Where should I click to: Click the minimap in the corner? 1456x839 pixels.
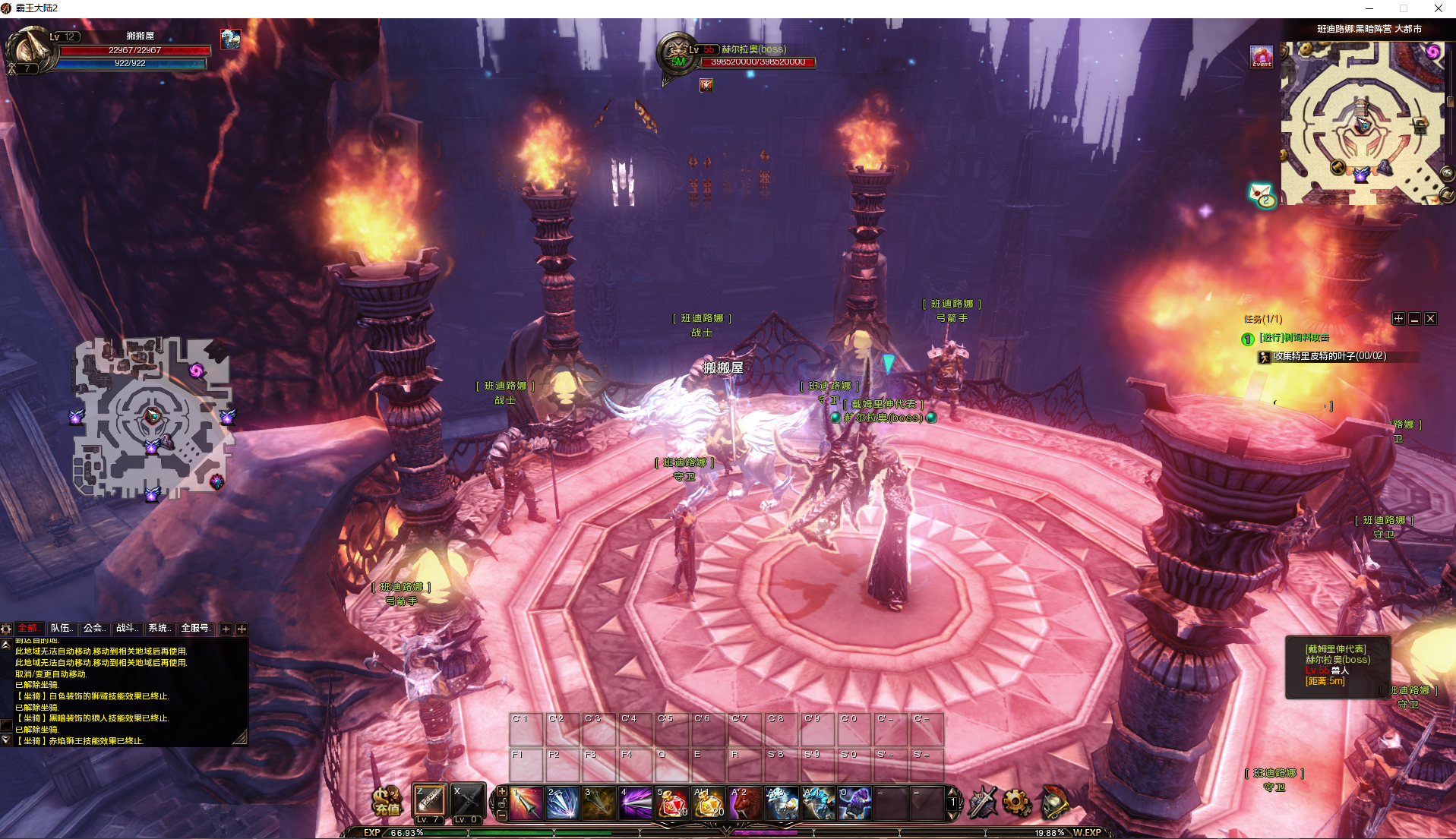point(1363,123)
